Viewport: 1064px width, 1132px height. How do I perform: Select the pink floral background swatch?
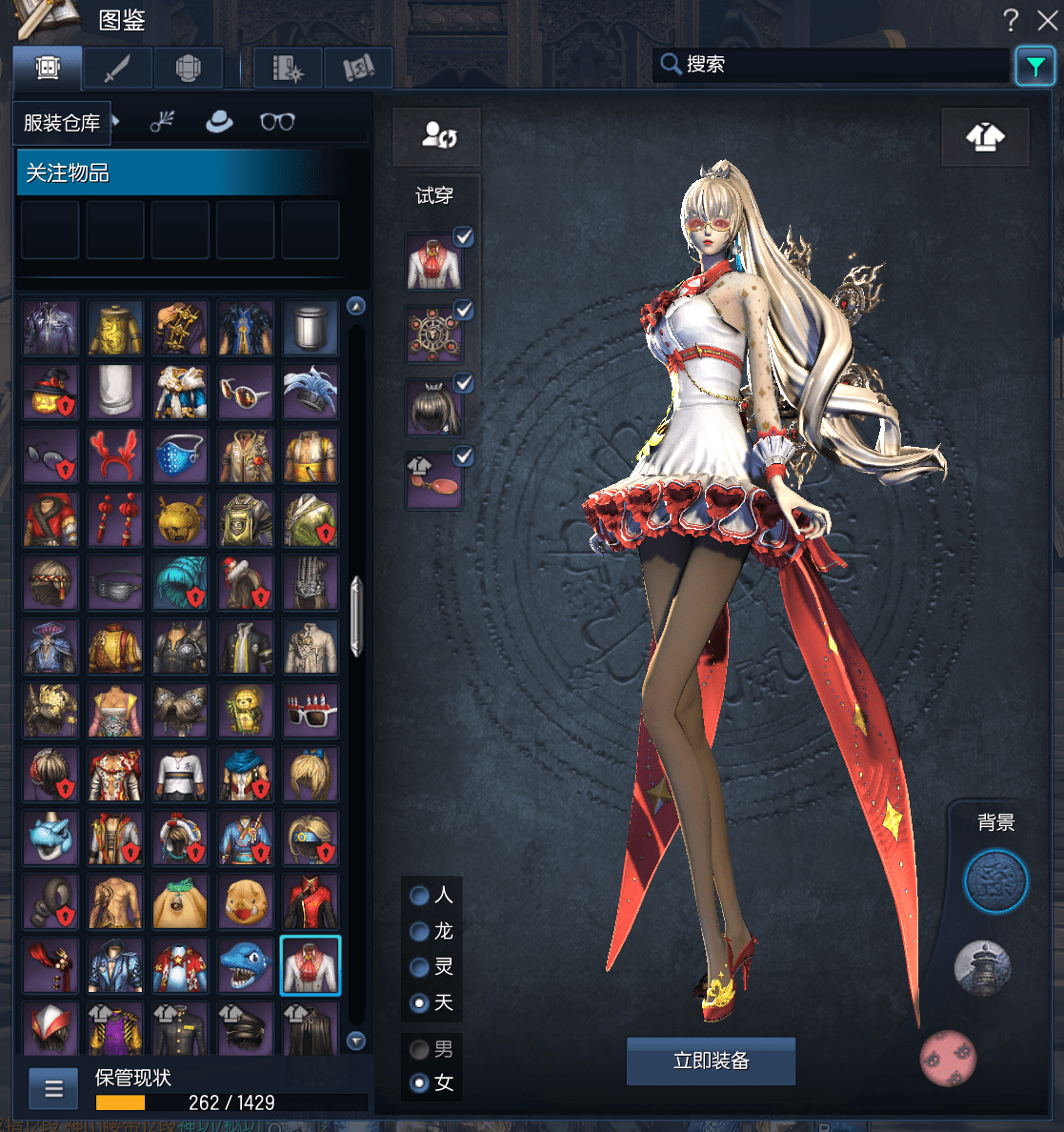click(x=948, y=1058)
